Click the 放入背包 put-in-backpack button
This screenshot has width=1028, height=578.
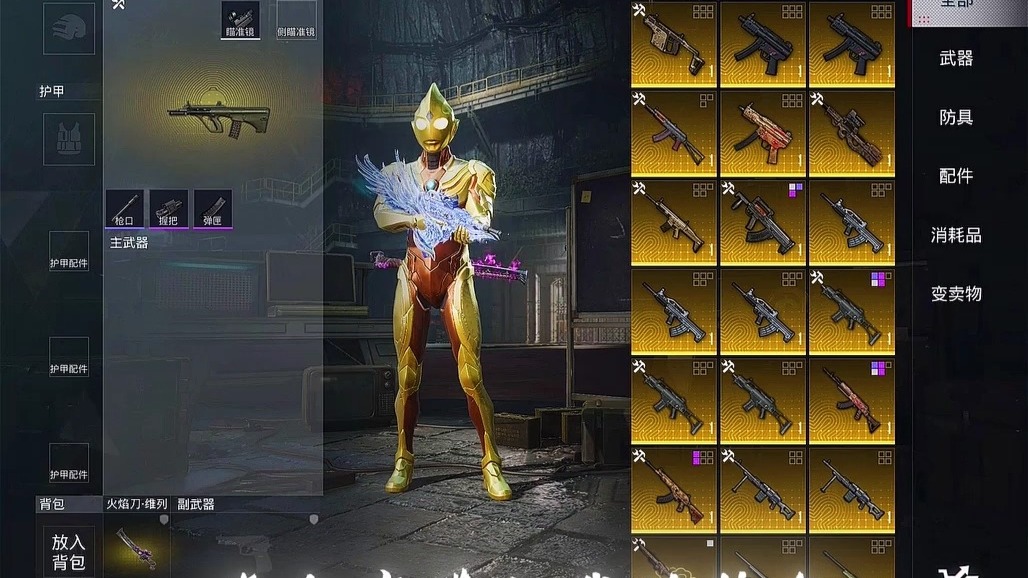tap(69, 551)
